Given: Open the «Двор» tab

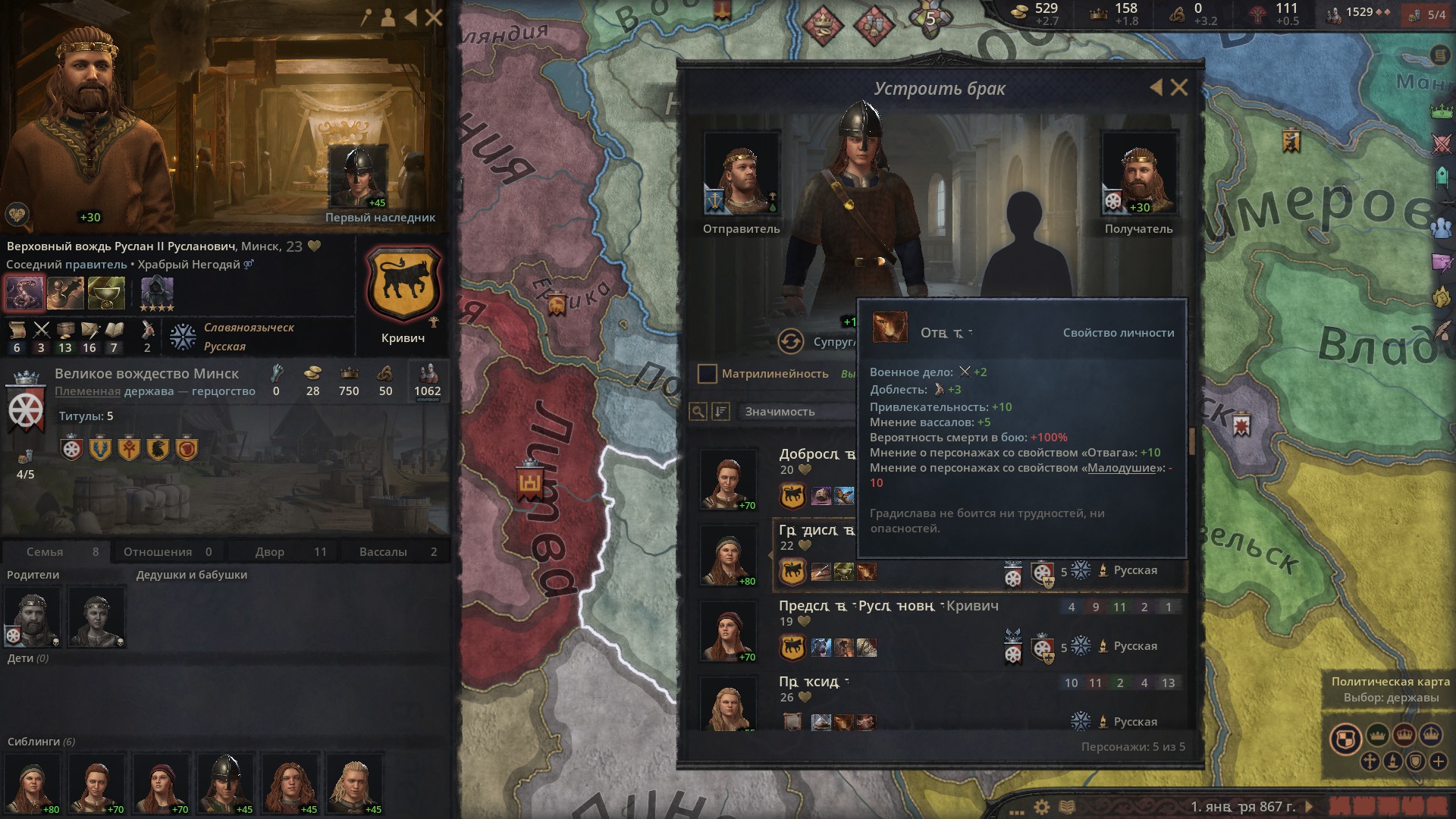Looking at the screenshot, I should pyautogui.click(x=282, y=552).
